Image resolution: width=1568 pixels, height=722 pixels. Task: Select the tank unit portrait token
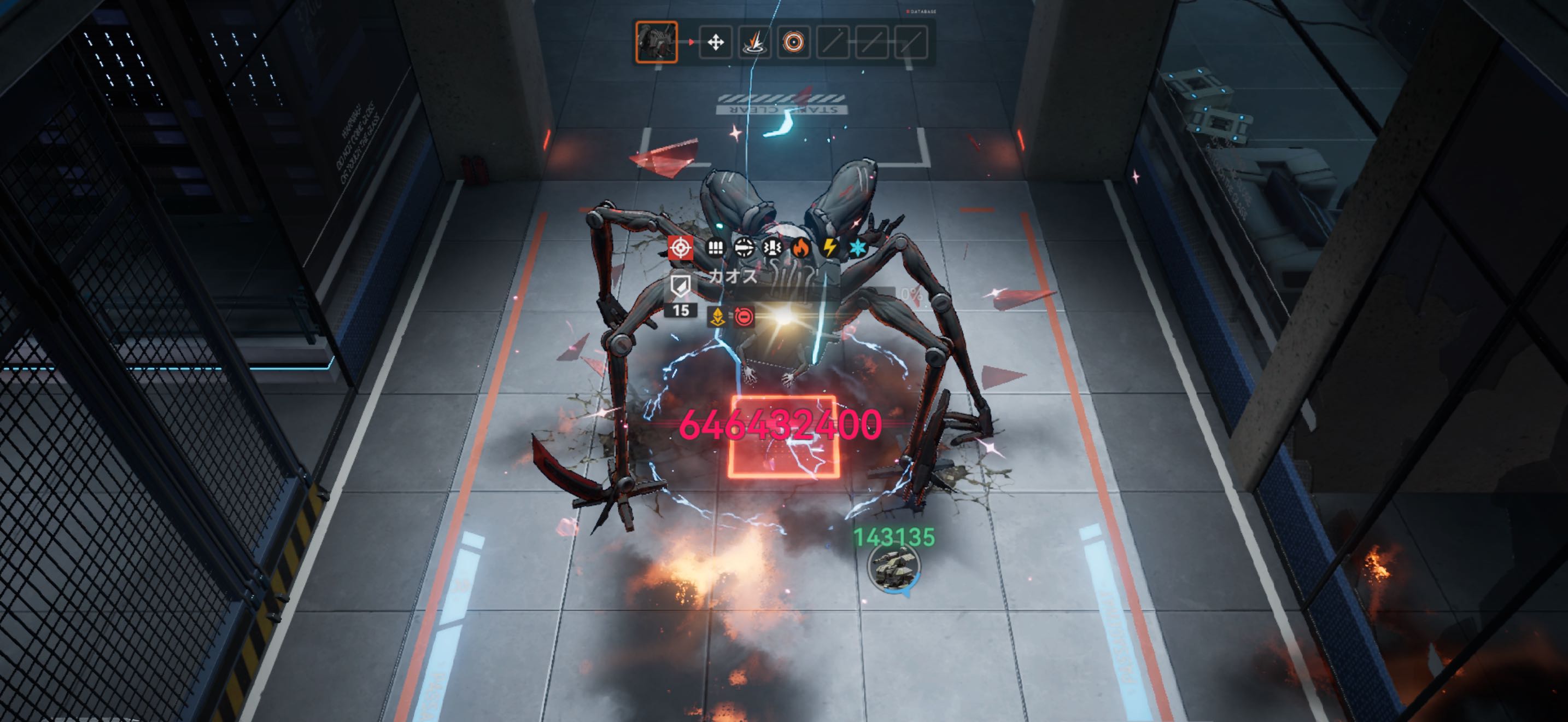tap(893, 567)
